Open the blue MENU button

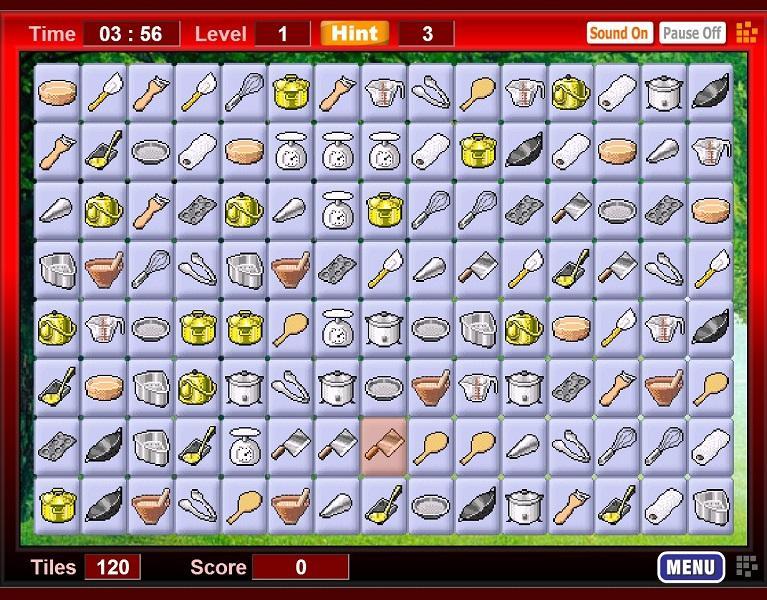coord(690,567)
